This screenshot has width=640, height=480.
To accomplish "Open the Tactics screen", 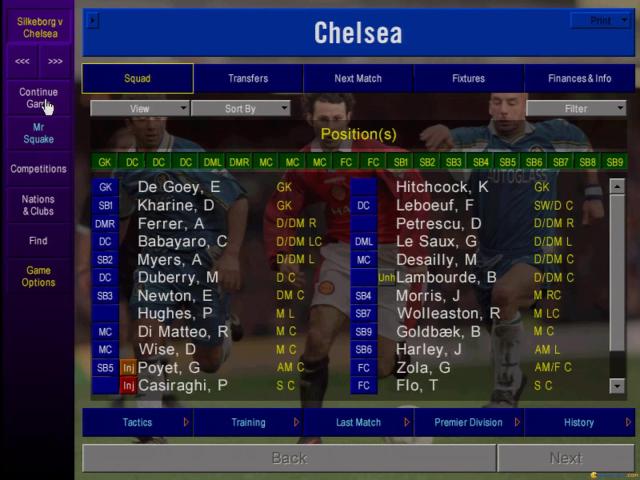I will click(x=137, y=422).
